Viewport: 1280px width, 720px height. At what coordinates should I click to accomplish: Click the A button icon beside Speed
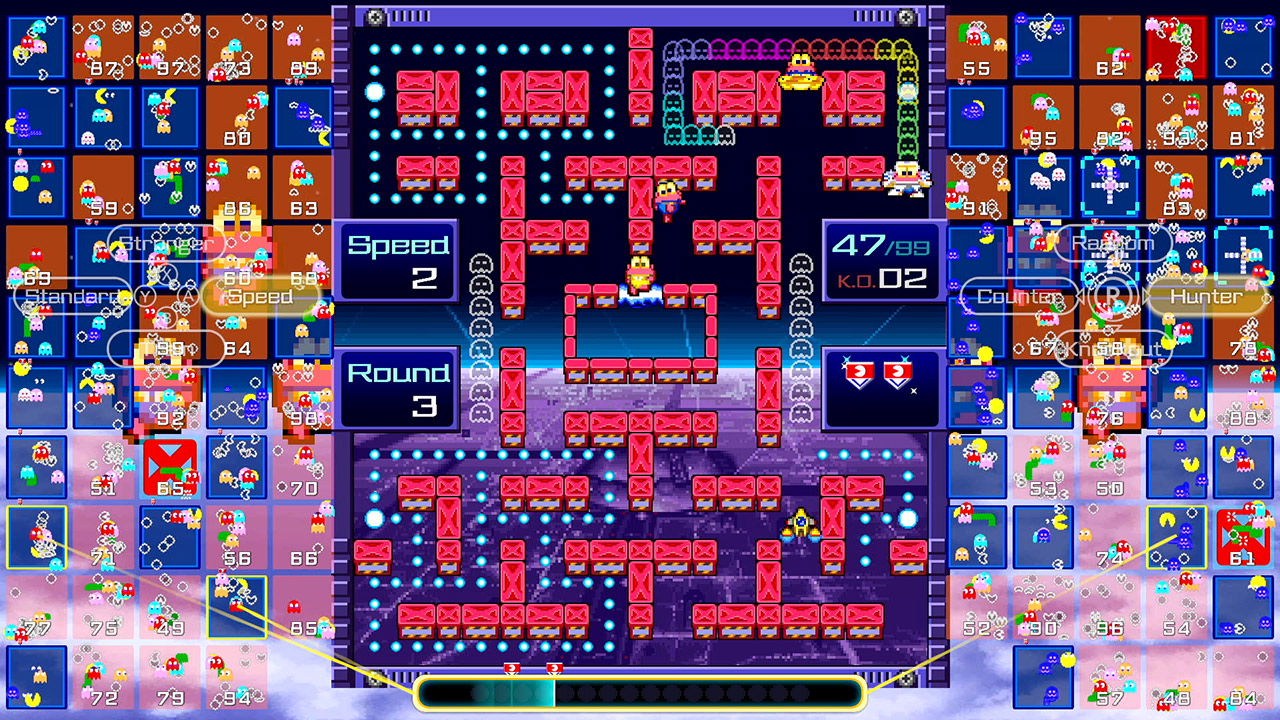[188, 296]
